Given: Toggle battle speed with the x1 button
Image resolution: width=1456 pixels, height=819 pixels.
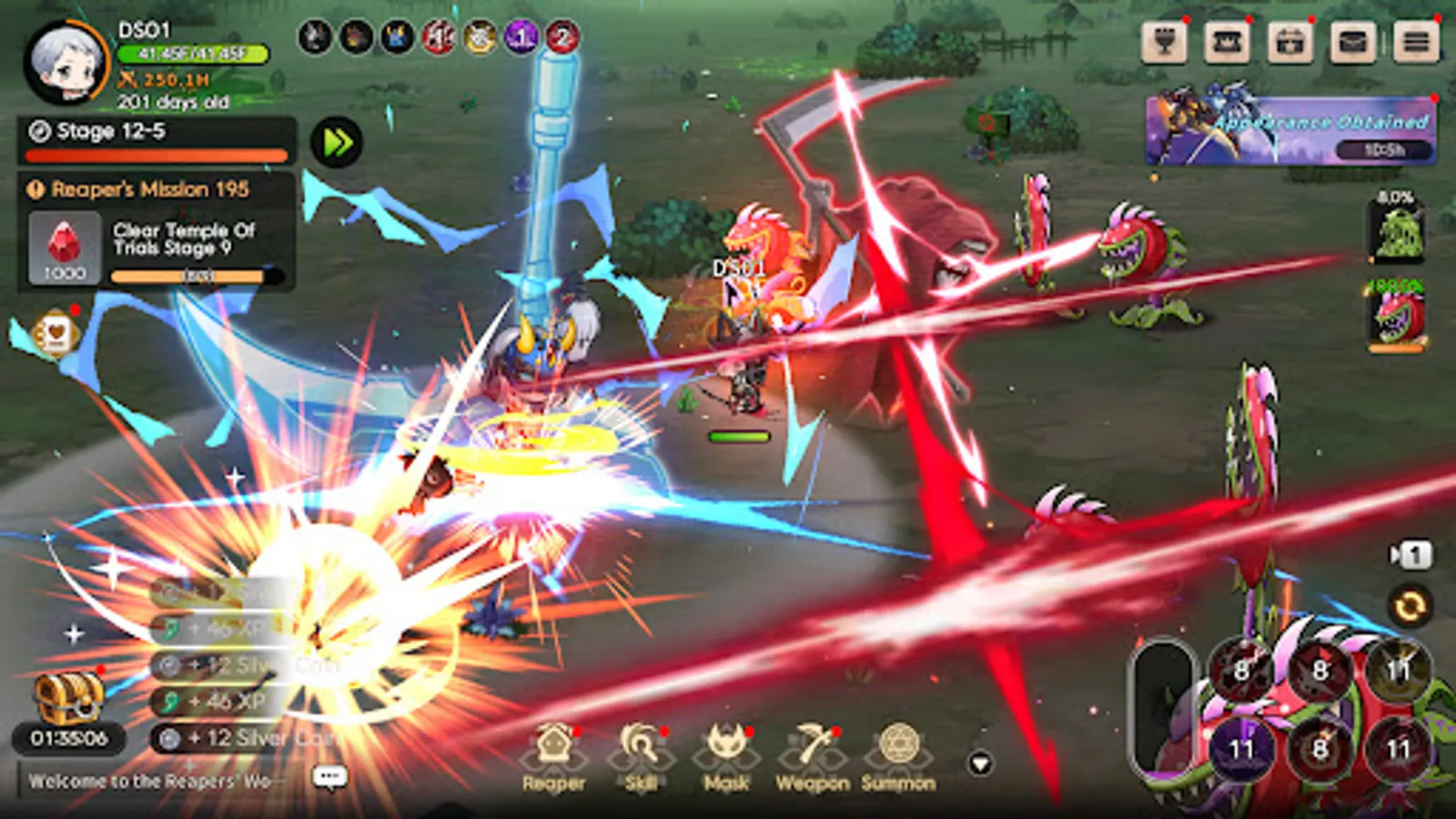Looking at the screenshot, I should [x=1410, y=552].
